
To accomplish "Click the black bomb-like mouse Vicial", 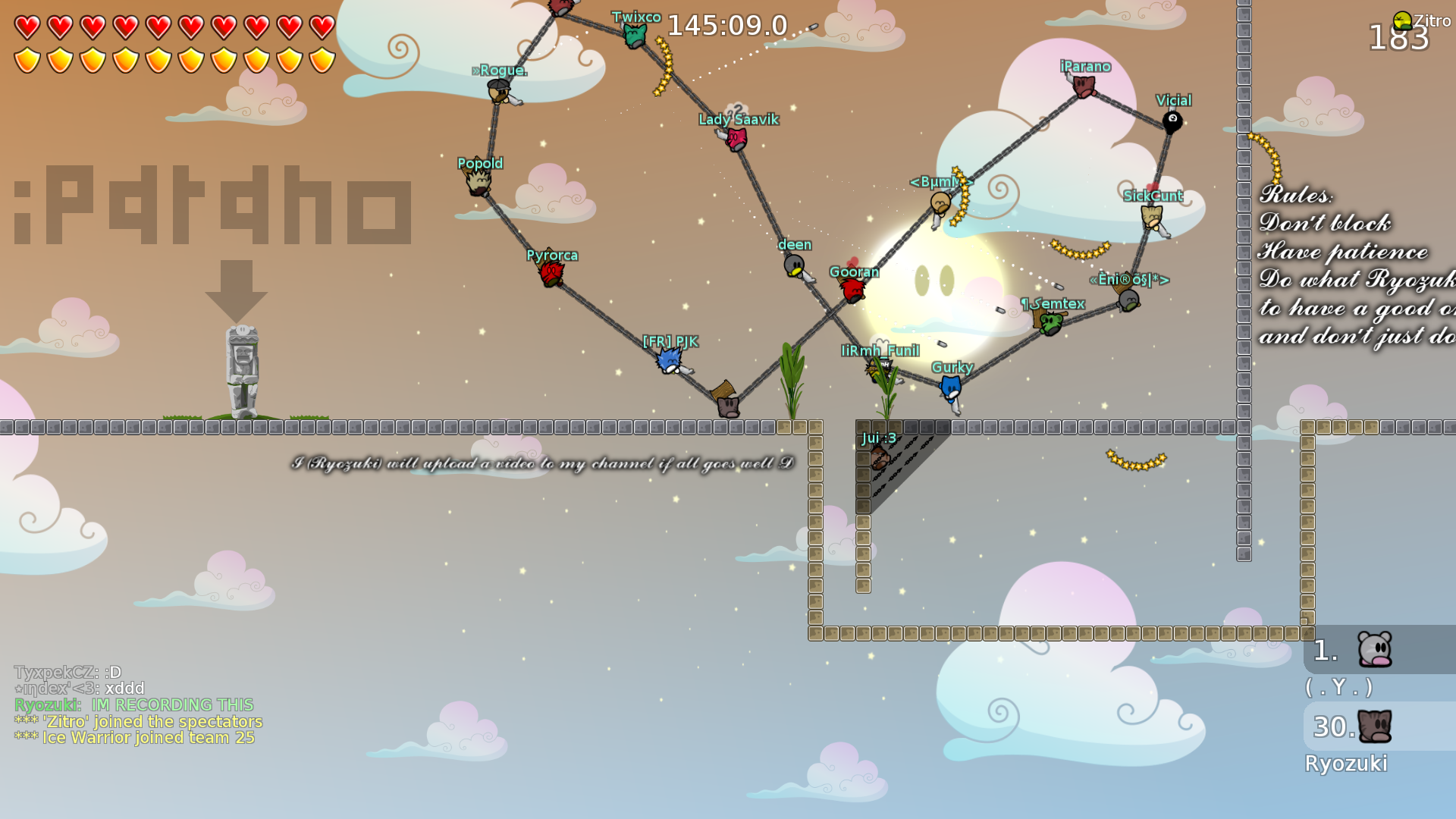I will click(1172, 120).
